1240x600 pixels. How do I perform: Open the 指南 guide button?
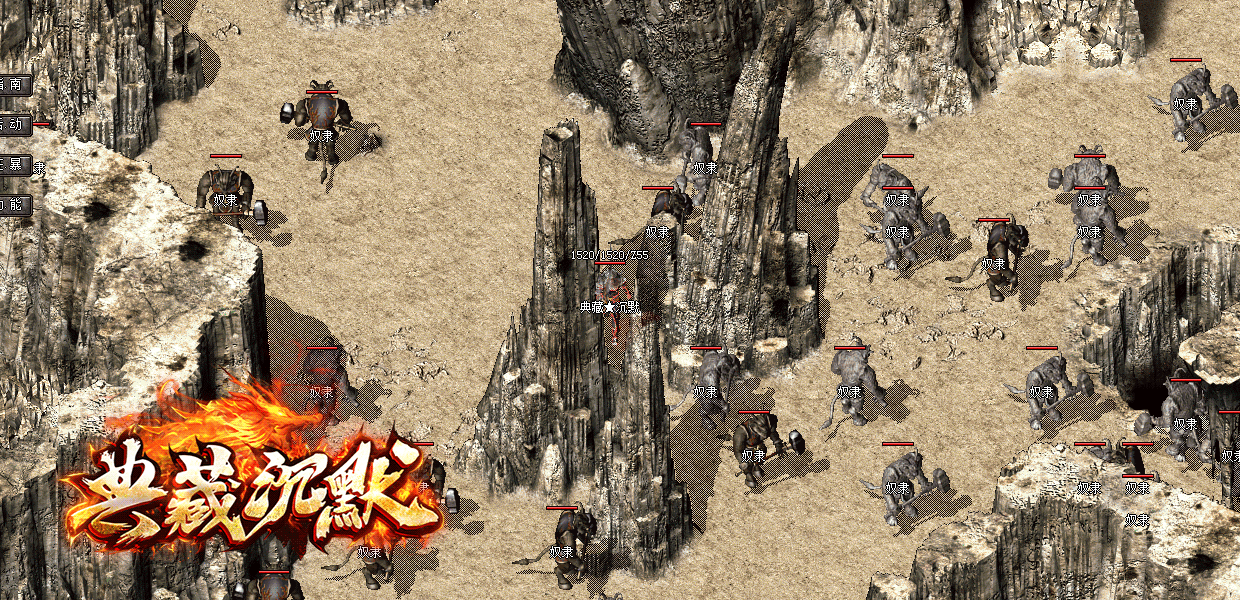15,85
